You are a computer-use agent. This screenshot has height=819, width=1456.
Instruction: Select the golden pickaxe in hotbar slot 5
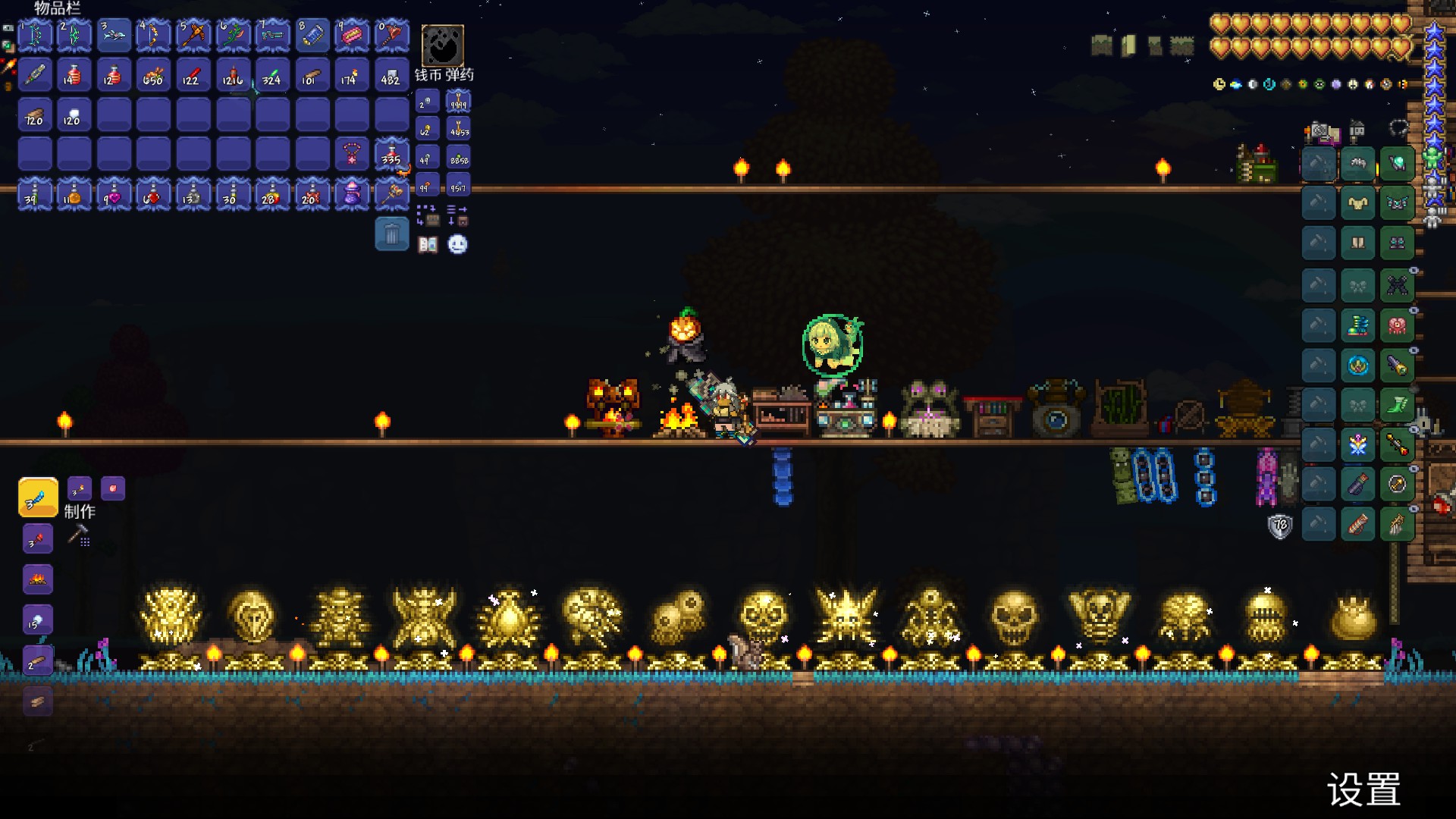coord(193,35)
